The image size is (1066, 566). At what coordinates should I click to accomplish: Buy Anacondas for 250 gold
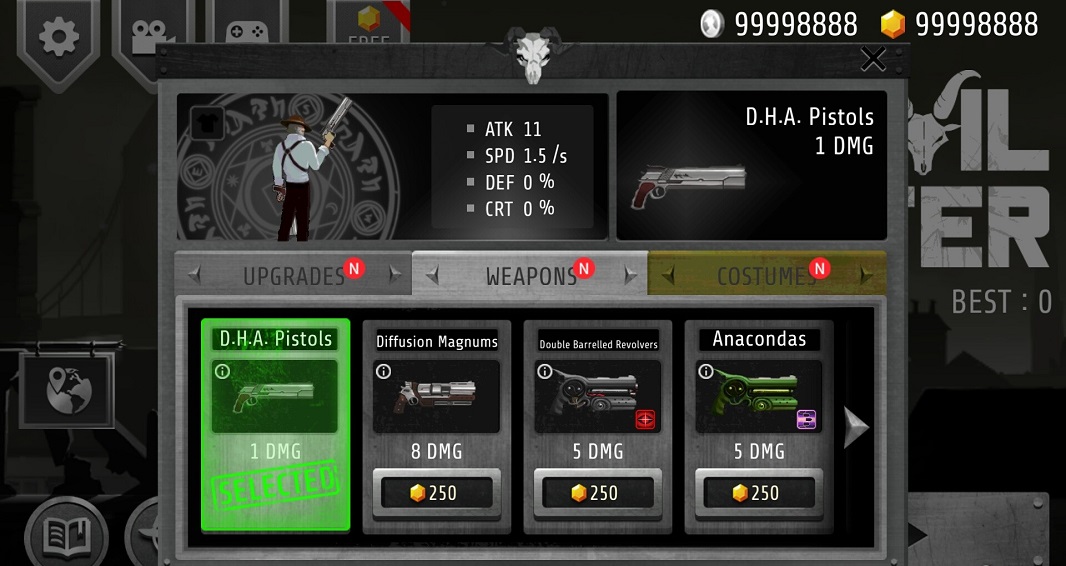(x=758, y=493)
